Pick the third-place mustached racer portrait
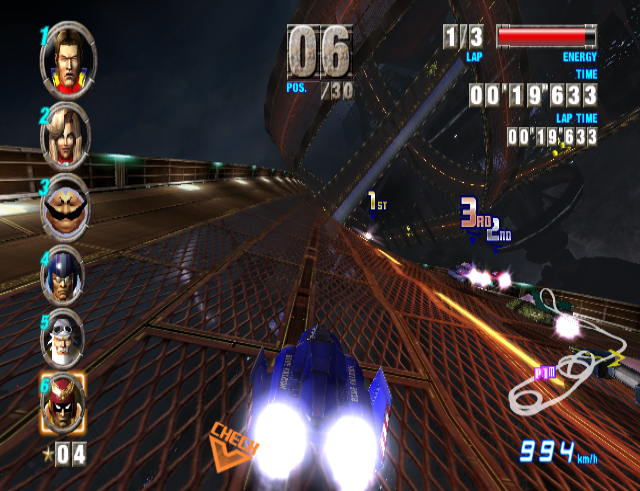The image size is (640, 491). point(66,204)
